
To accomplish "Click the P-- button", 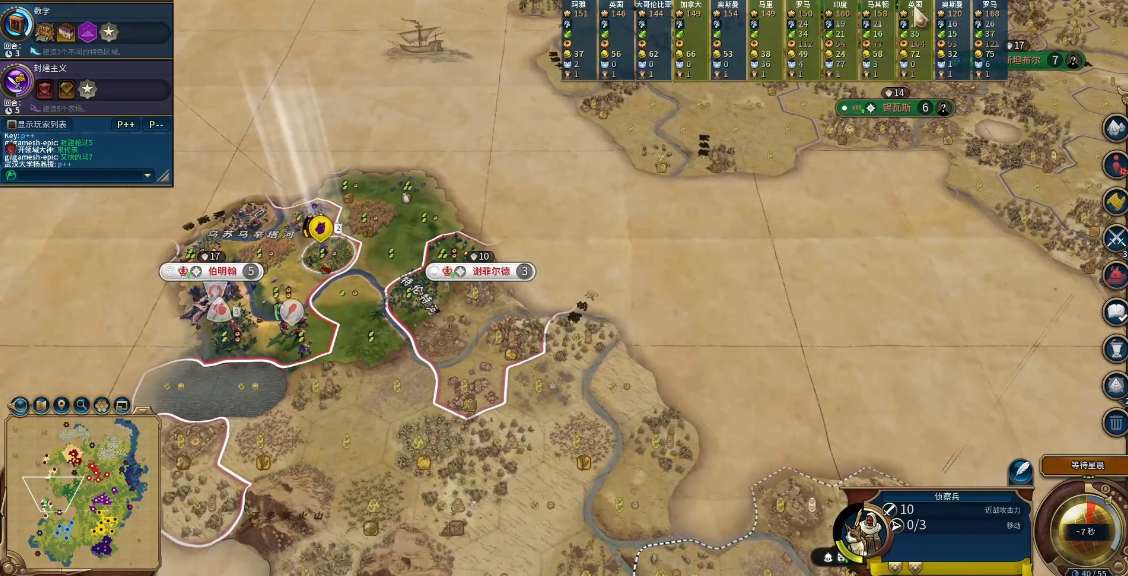I will (x=156, y=125).
